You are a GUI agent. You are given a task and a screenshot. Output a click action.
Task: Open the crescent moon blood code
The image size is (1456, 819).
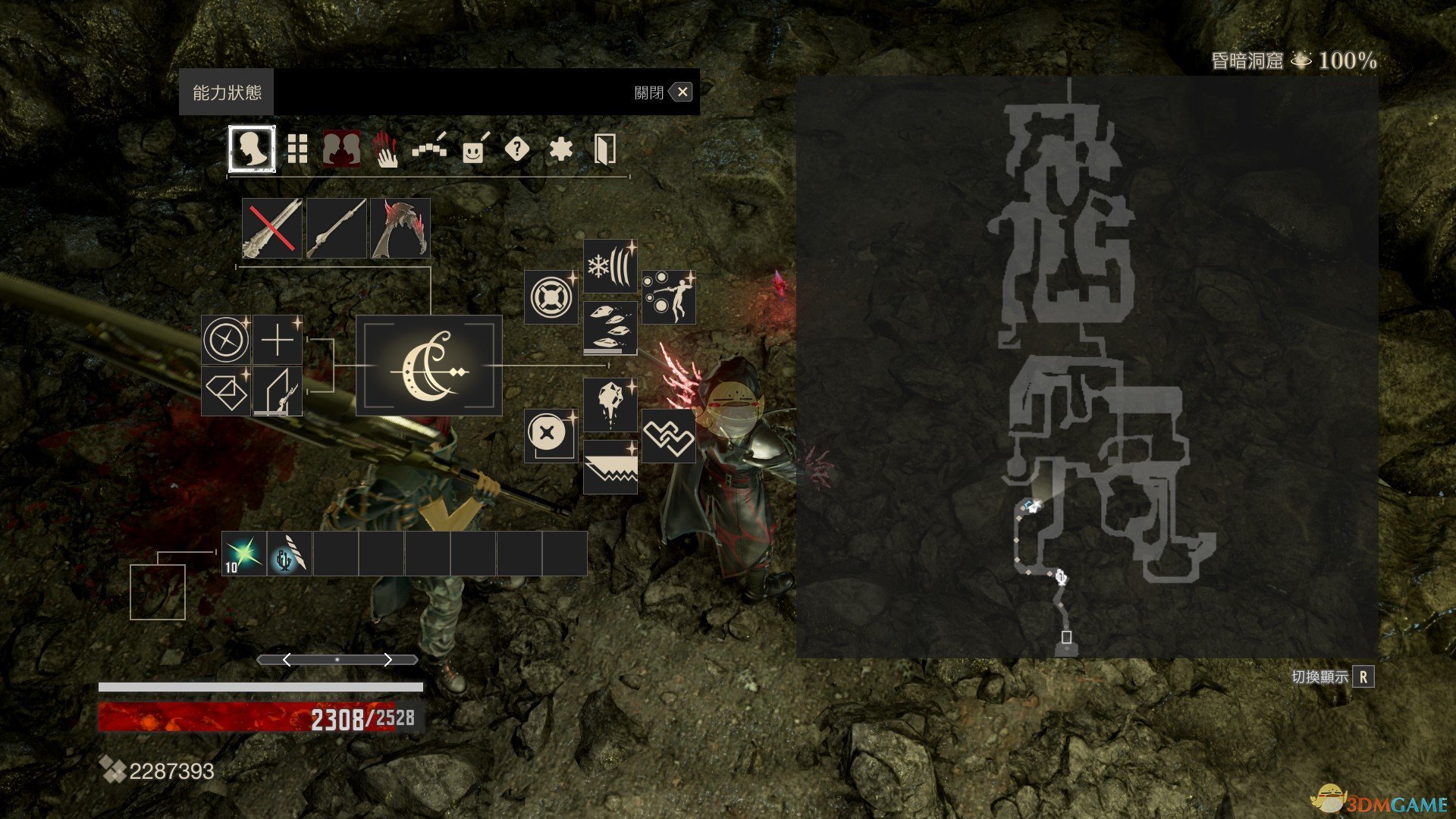pyautogui.click(x=429, y=366)
